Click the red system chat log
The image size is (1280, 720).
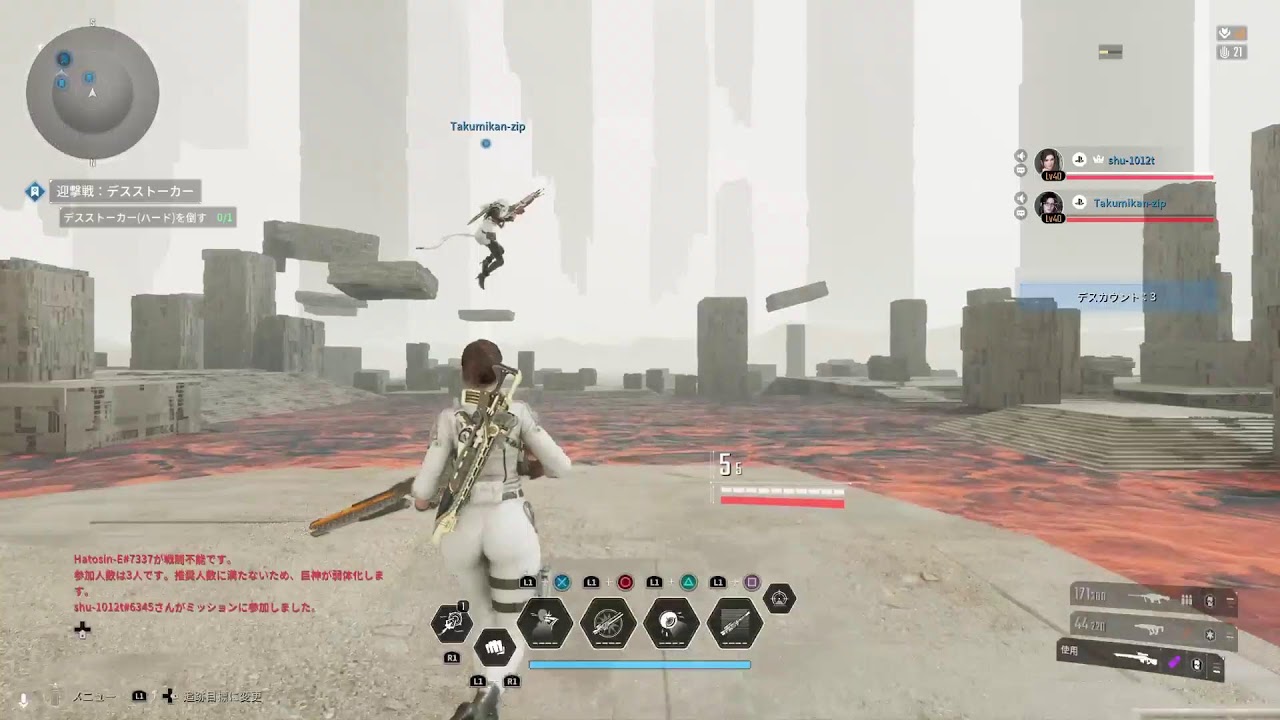(228, 583)
